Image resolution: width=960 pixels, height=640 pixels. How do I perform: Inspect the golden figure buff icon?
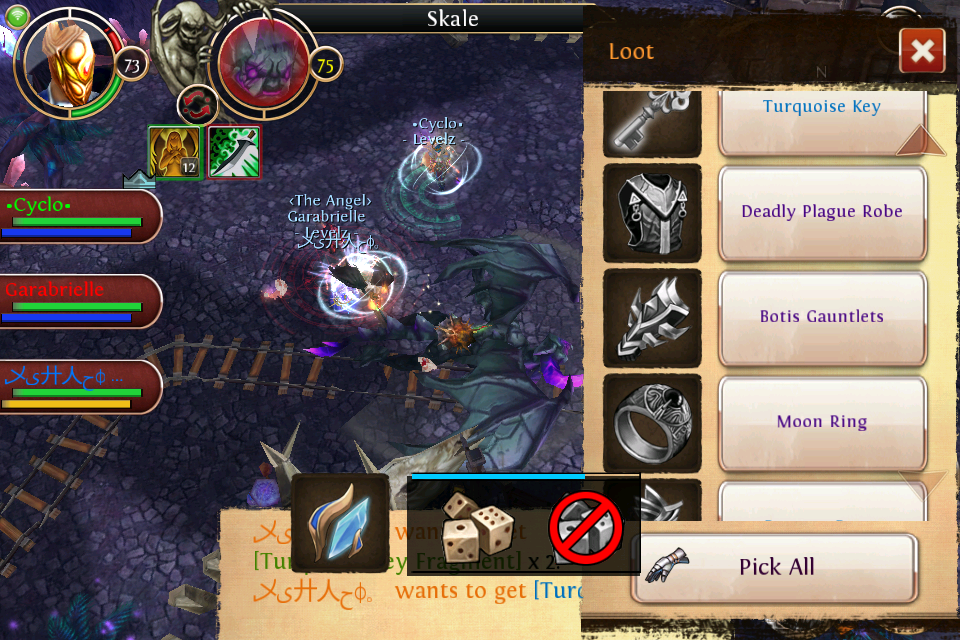click(x=176, y=153)
